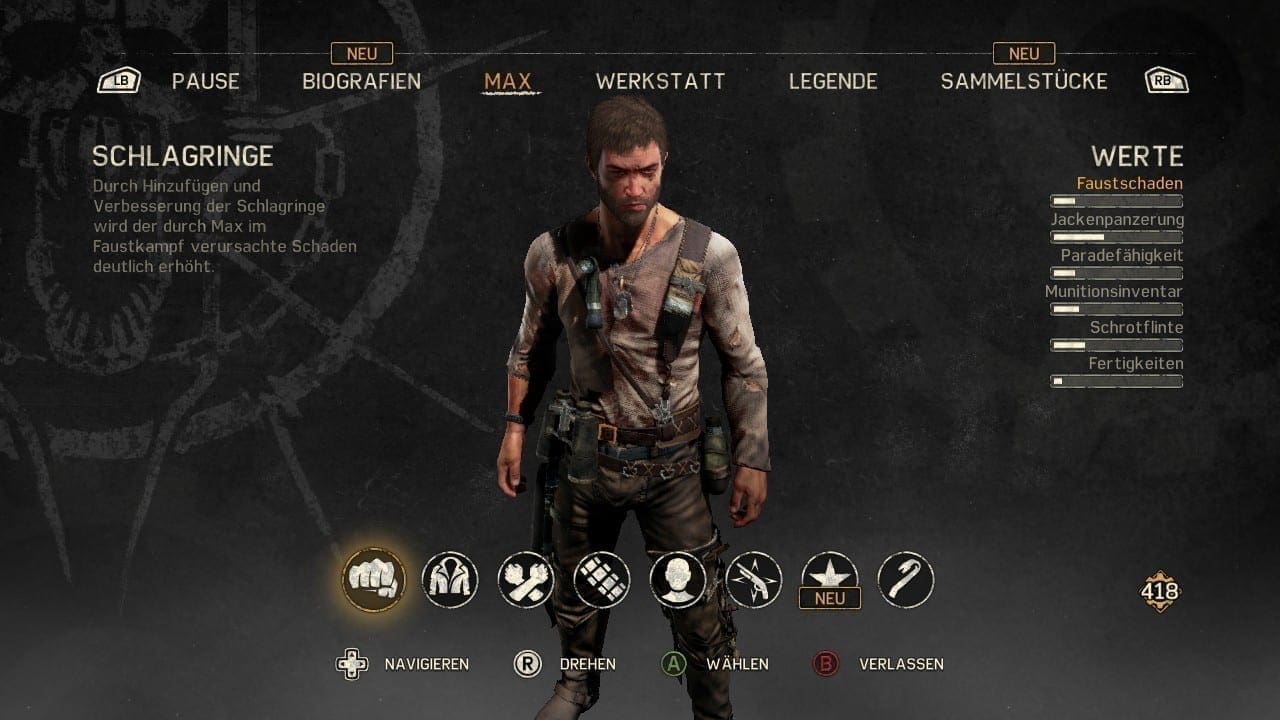This screenshot has width=1280, height=720.
Task: Click the Schrotflinte stat entry
Action: 1136,328
